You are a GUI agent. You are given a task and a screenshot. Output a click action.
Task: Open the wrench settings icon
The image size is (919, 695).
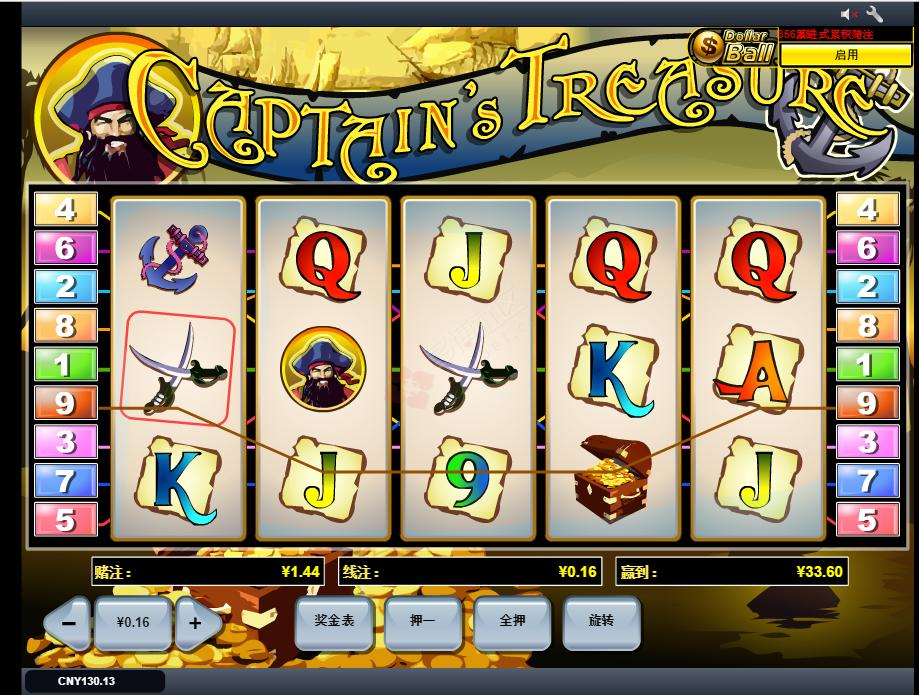tap(874, 14)
